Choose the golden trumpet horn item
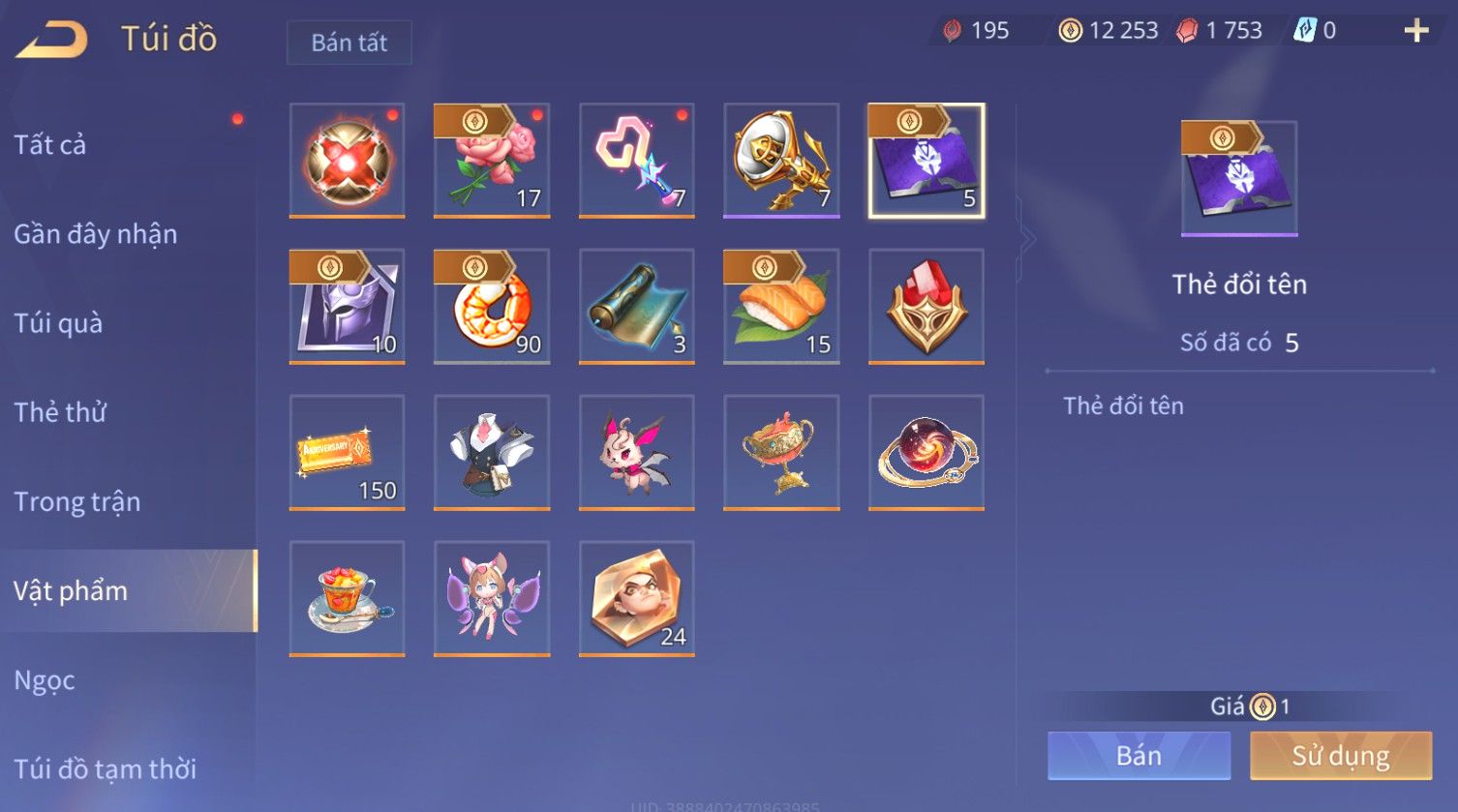This screenshot has height=812, width=1458. click(781, 160)
